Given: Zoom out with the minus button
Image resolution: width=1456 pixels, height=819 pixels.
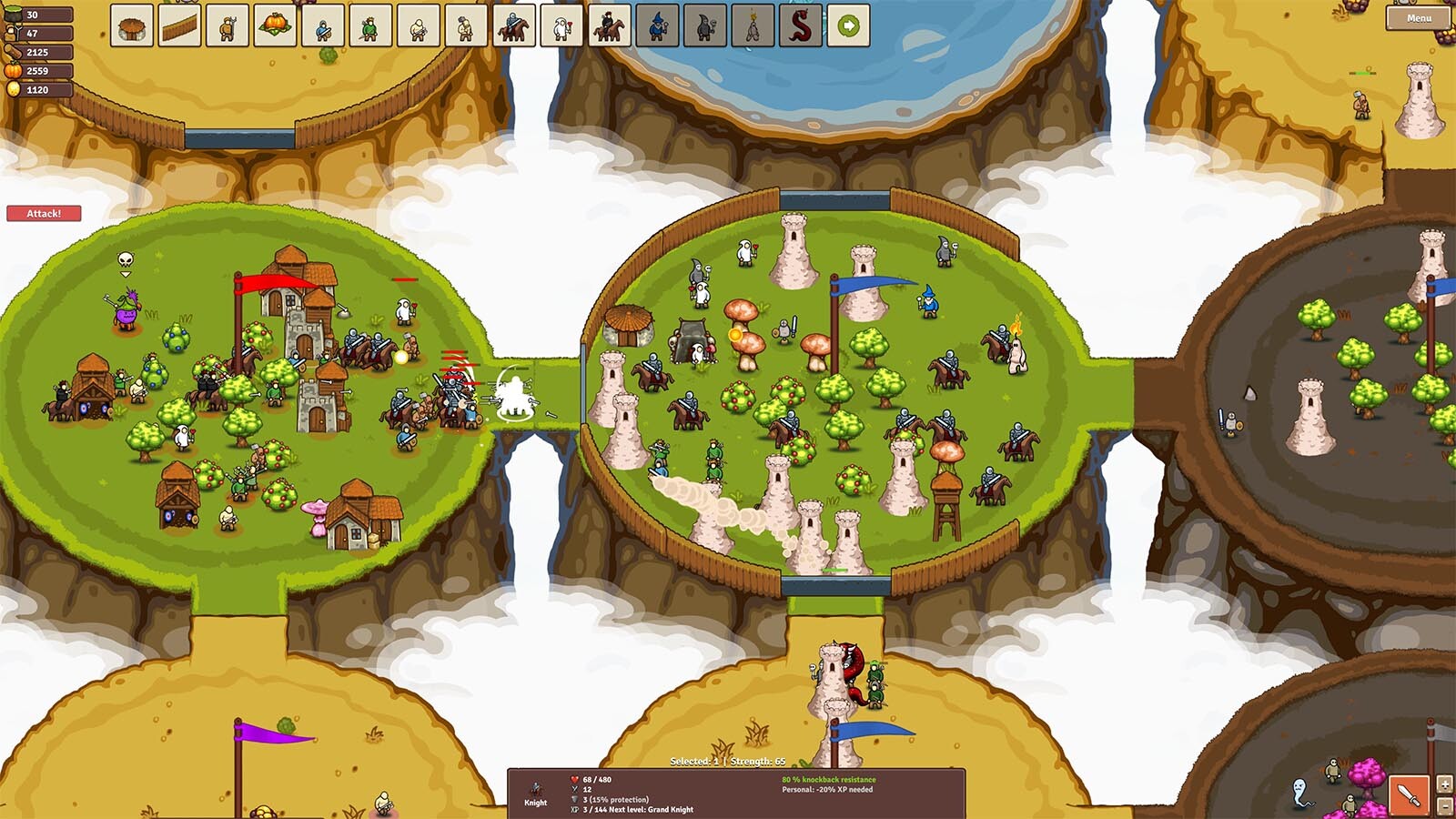Looking at the screenshot, I should pos(1444,805).
